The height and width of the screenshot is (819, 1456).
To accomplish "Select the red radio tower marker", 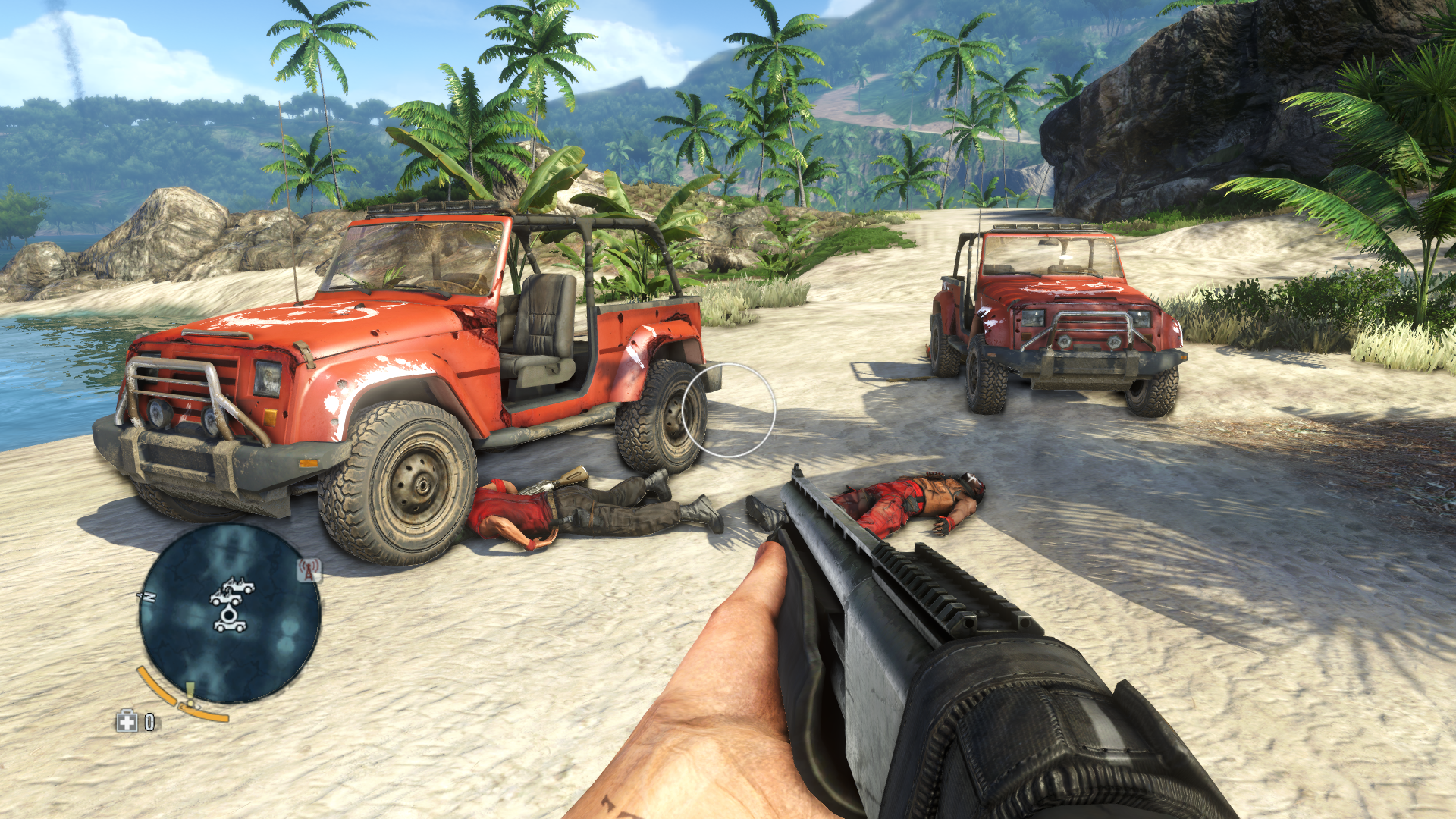I will coord(309,570).
